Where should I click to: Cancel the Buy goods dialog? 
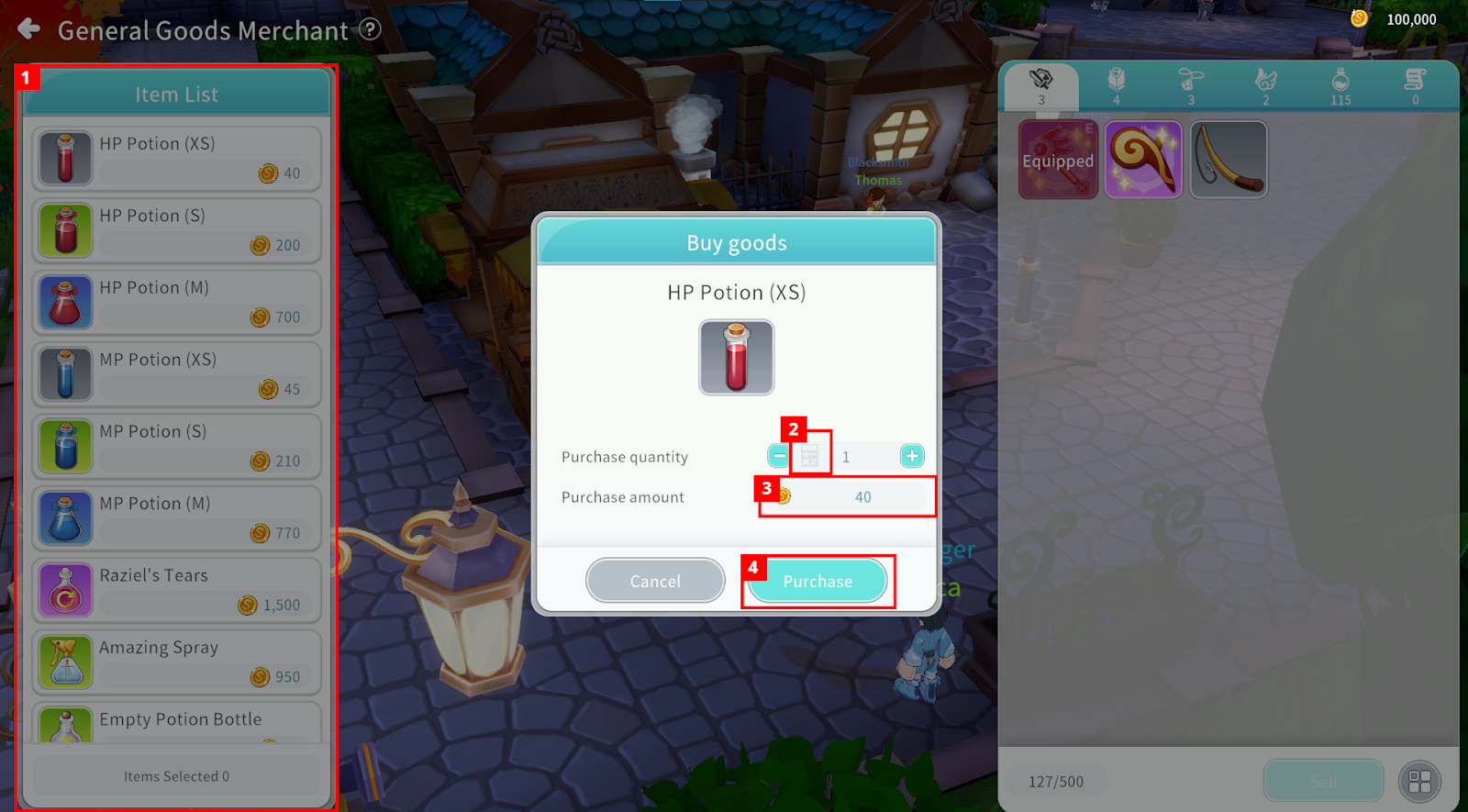click(655, 581)
